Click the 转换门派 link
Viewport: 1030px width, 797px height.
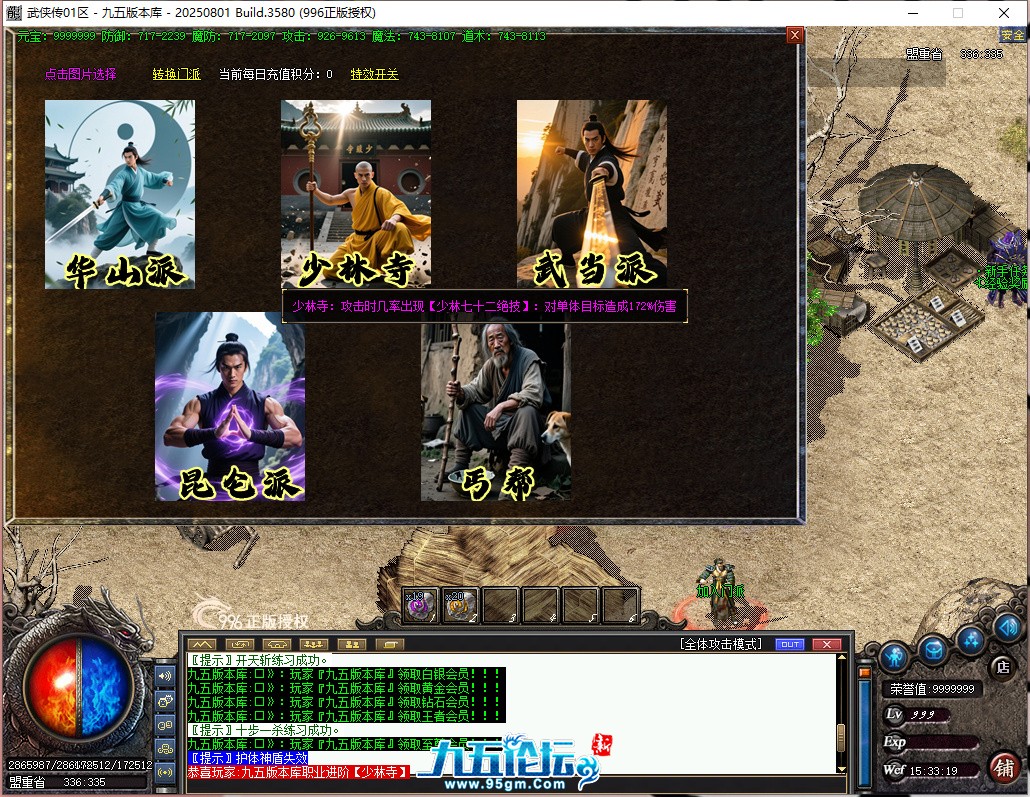tap(177, 74)
